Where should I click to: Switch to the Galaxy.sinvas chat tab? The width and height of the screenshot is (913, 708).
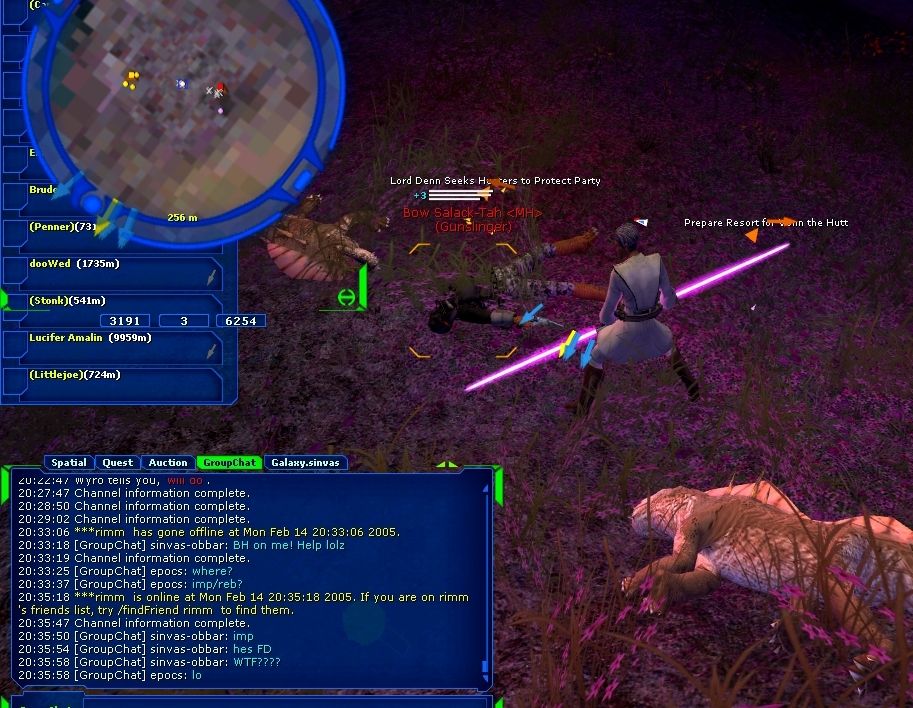305,463
